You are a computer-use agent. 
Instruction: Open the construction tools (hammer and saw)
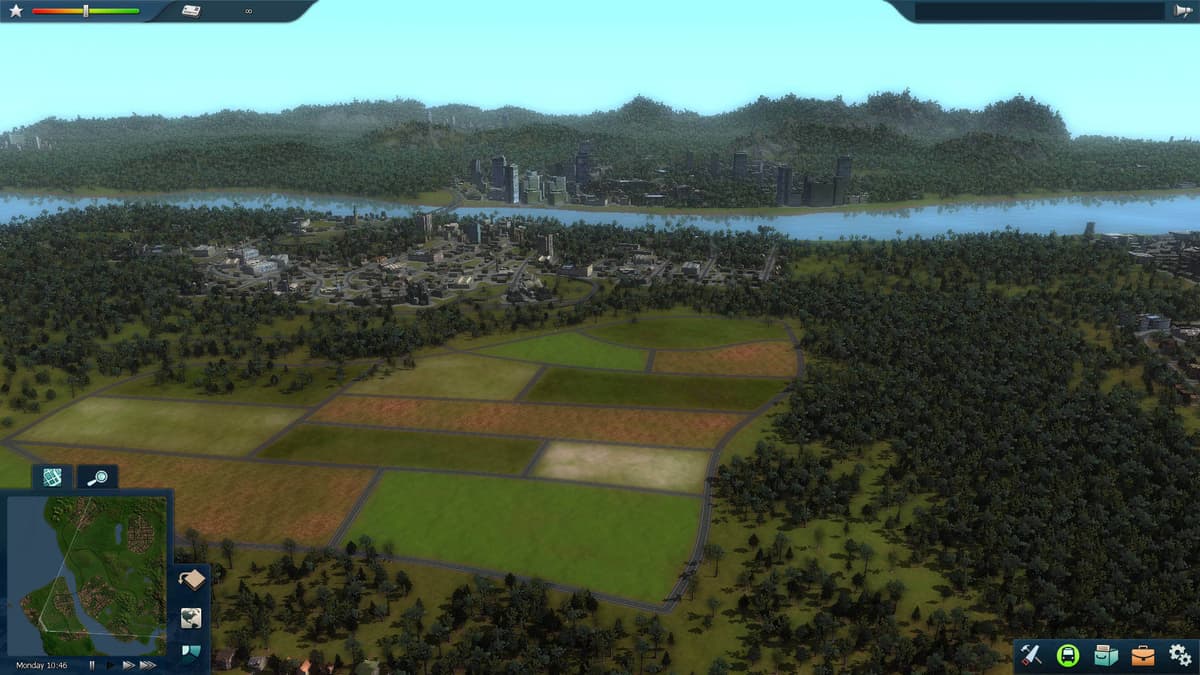point(1031,655)
